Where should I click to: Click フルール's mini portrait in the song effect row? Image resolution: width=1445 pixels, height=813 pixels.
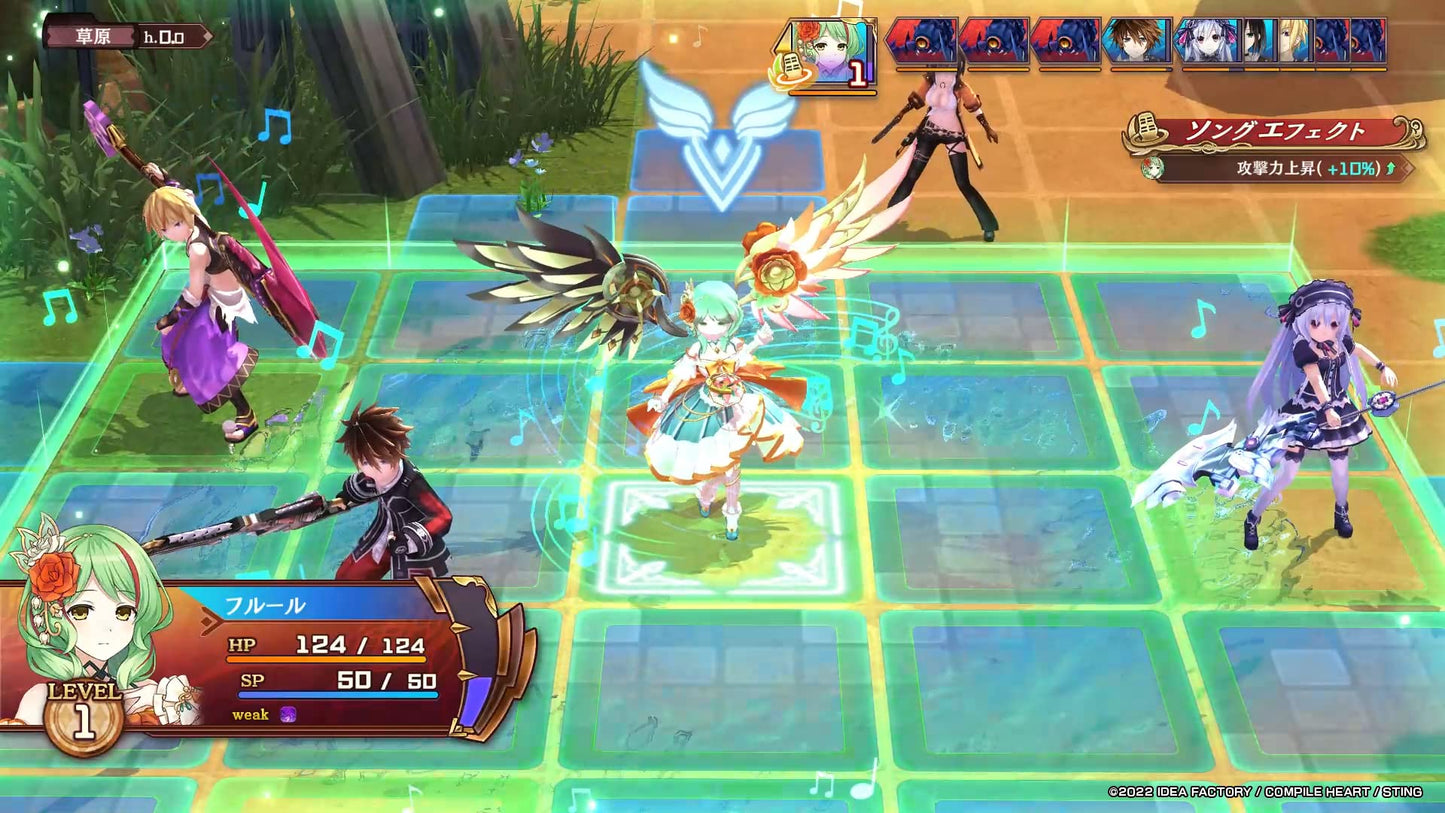pos(1152,169)
